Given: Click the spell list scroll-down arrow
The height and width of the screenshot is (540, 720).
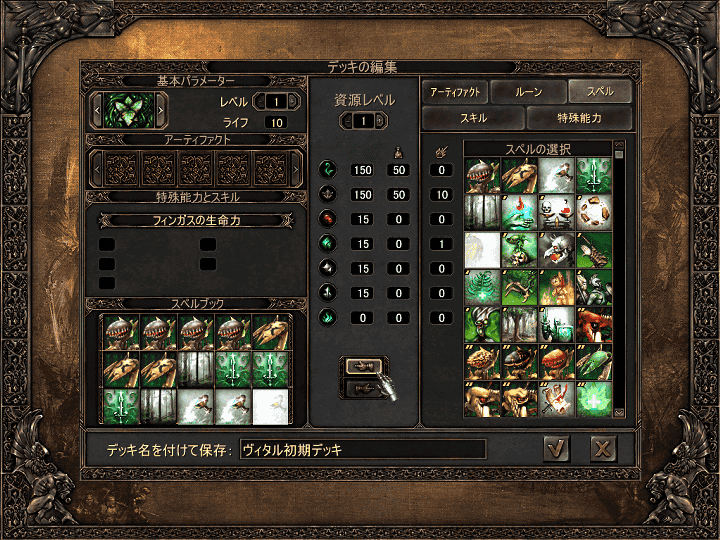Looking at the screenshot, I should (619, 411).
